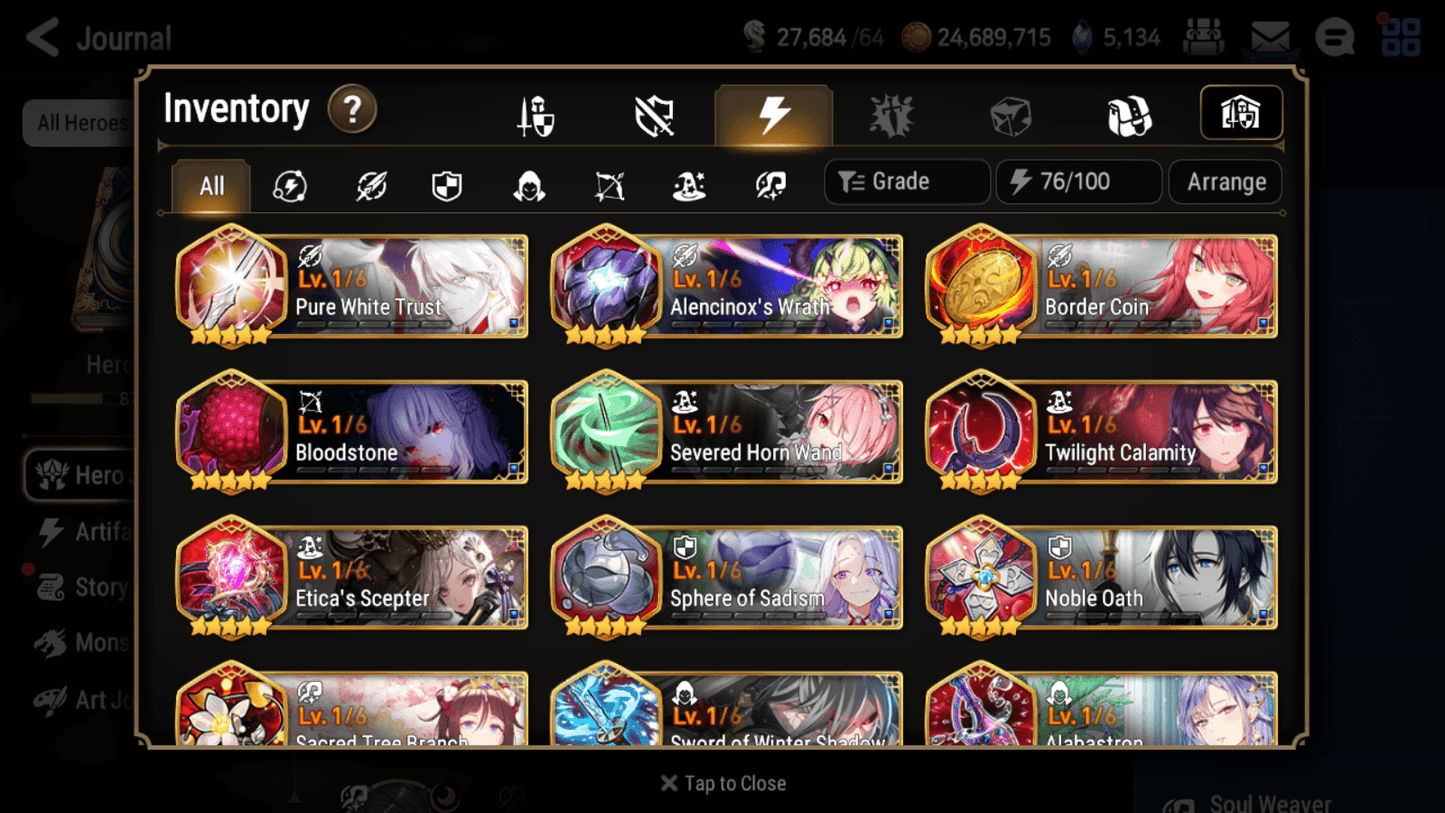Select the All filter tab
The width and height of the screenshot is (1445, 813).
[x=210, y=186]
